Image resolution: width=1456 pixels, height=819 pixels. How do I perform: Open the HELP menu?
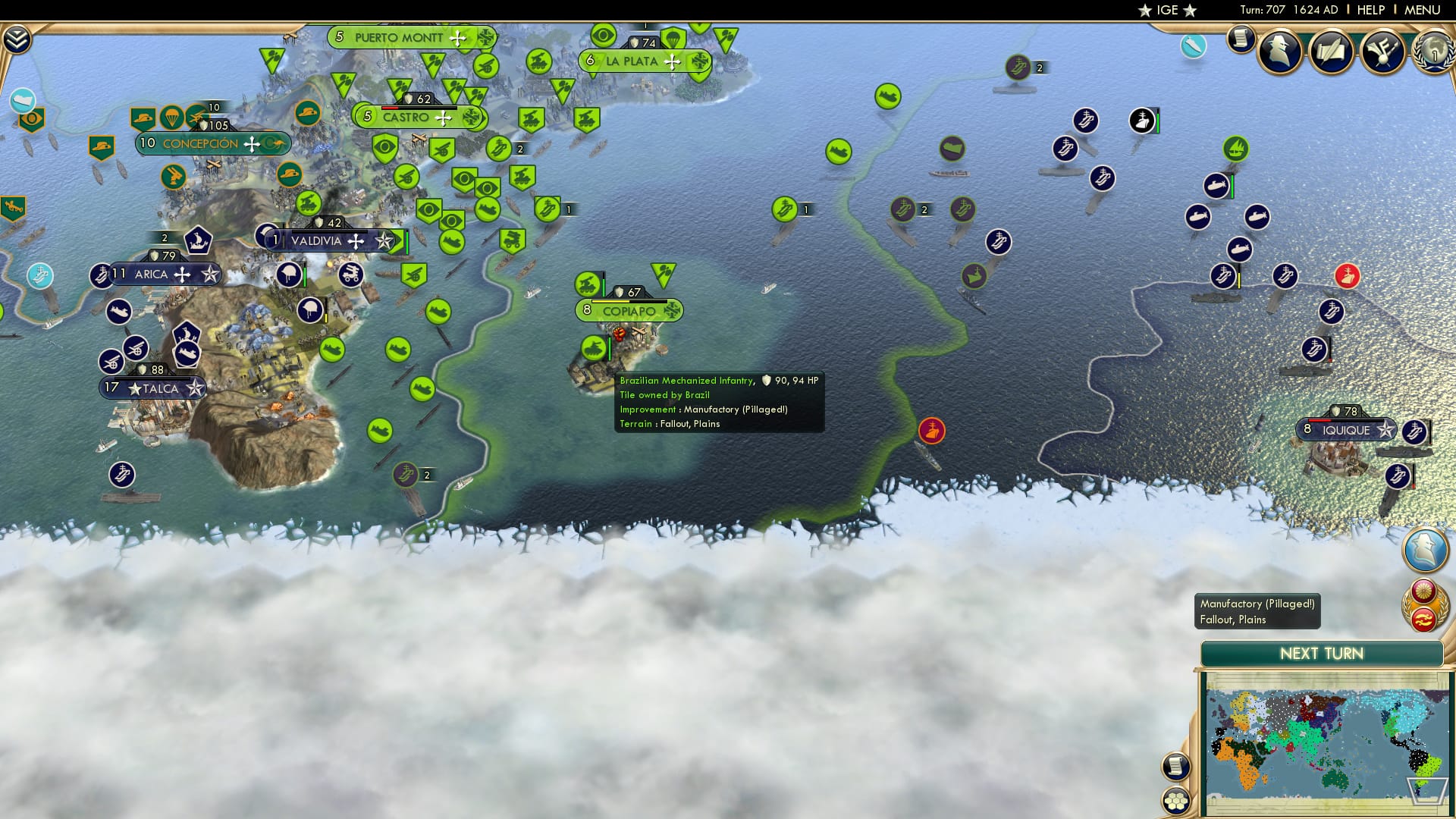click(1370, 10)
